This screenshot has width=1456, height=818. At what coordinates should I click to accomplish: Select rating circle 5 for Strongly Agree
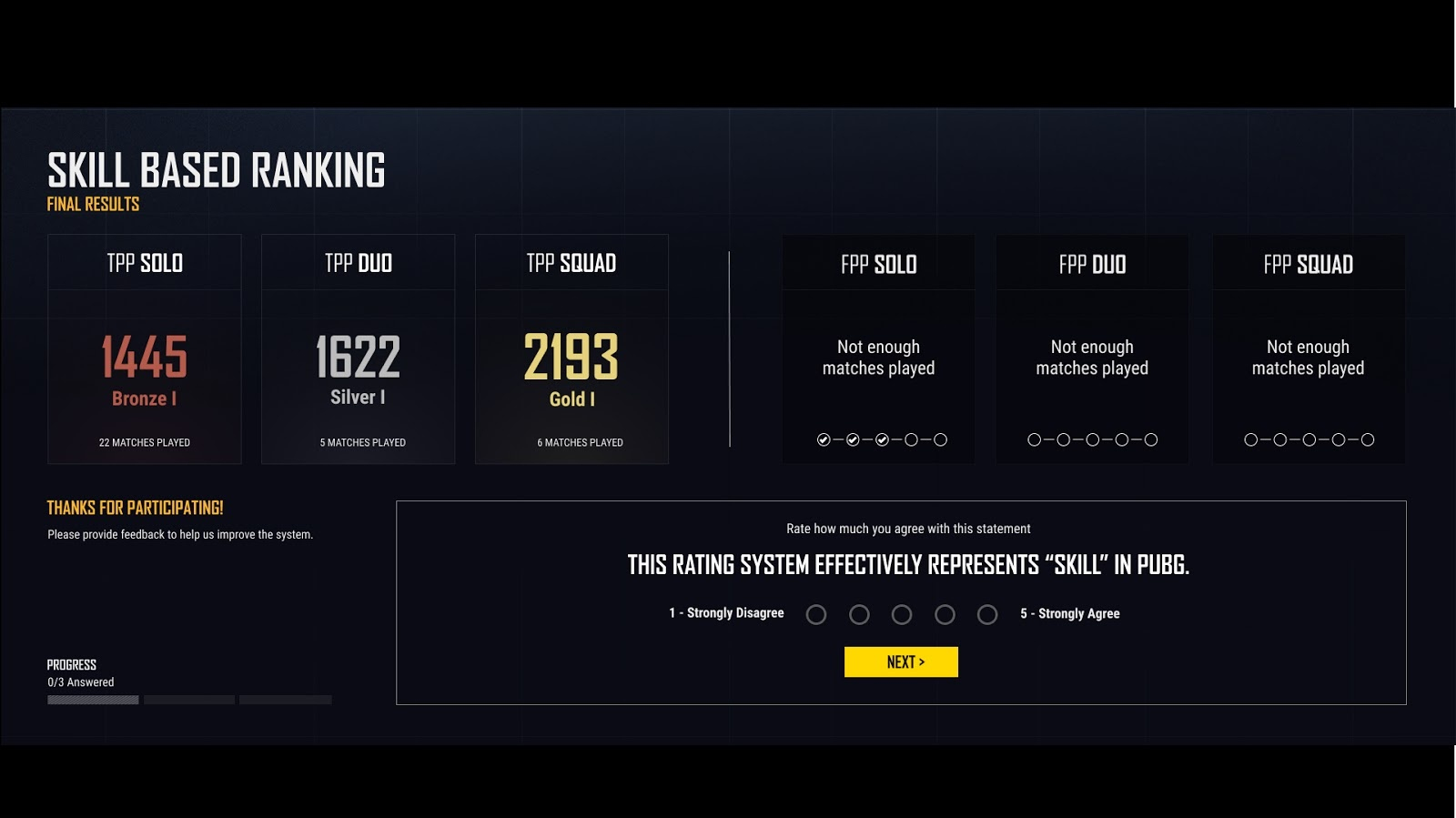click(987, 614)
